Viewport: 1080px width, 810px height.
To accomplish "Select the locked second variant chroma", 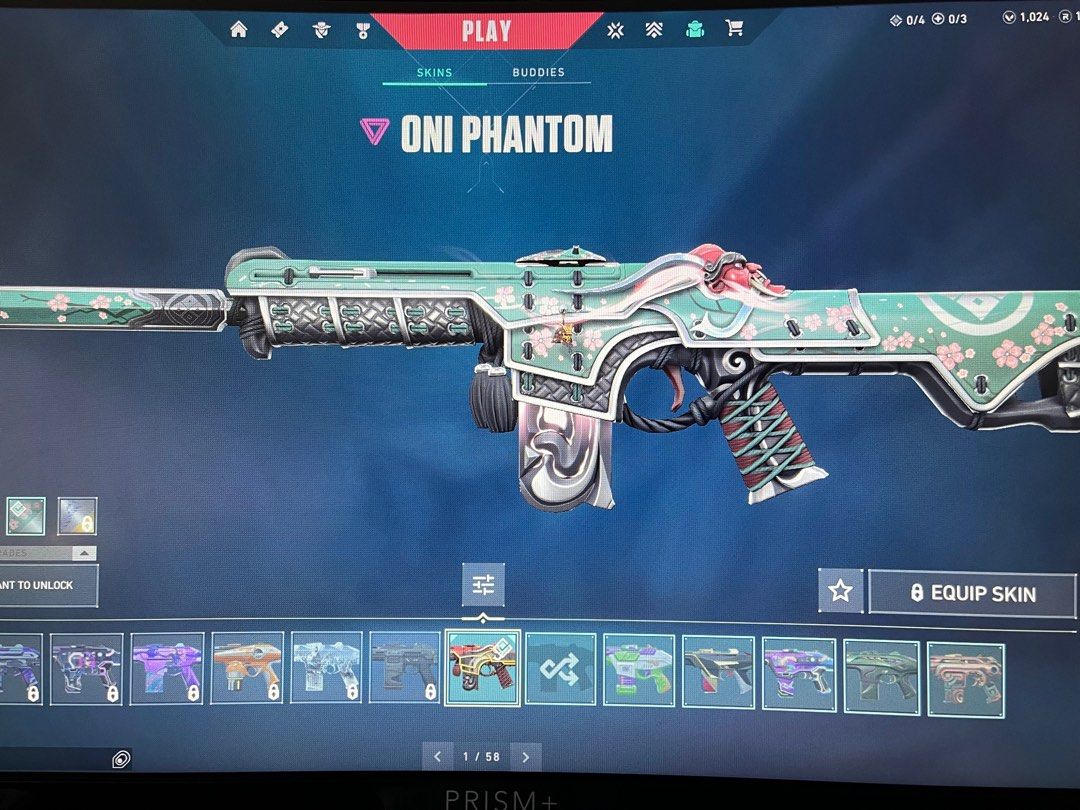I will click(77, 516).
